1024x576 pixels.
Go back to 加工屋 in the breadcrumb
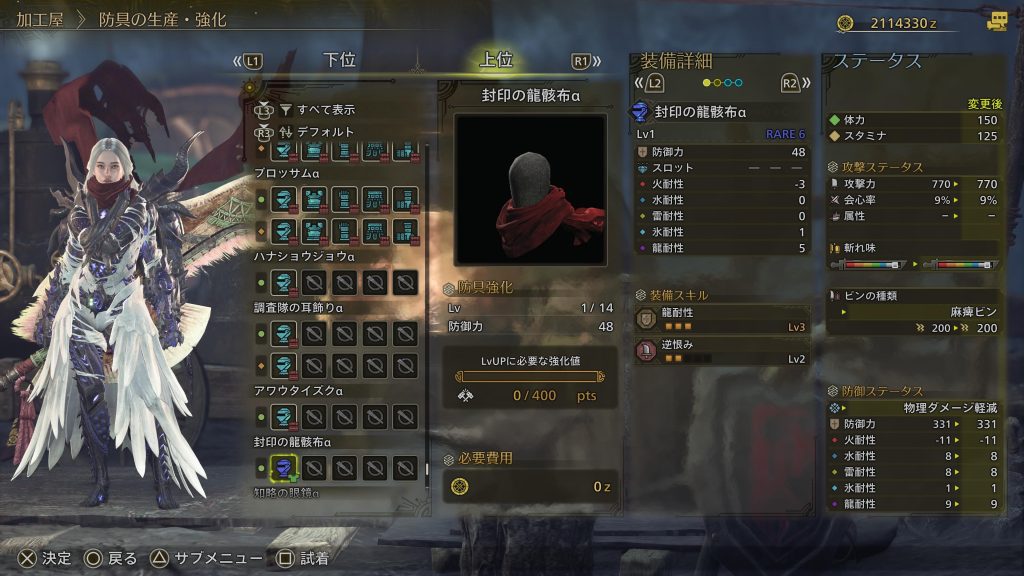[40, 19]
